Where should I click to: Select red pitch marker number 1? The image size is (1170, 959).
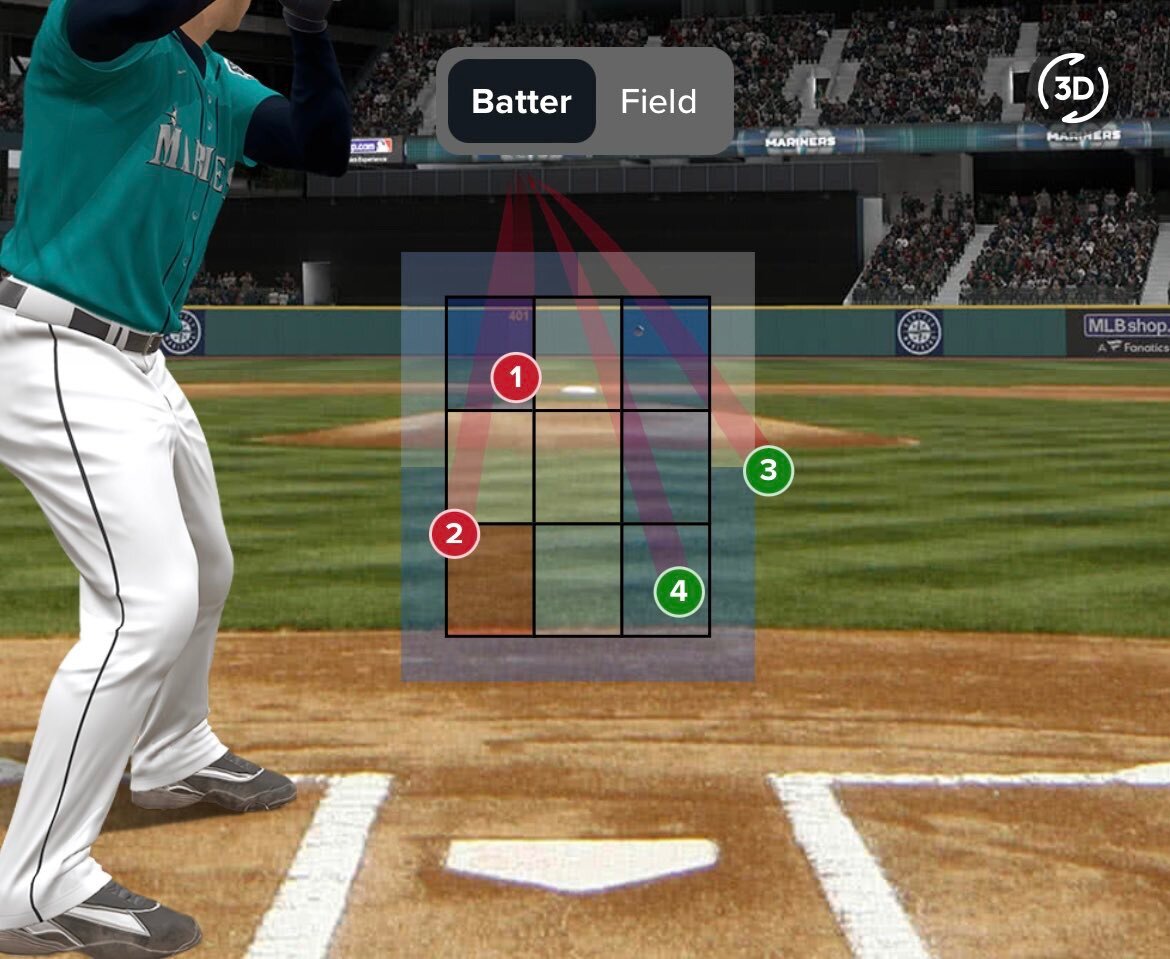(x=516, y=378)
